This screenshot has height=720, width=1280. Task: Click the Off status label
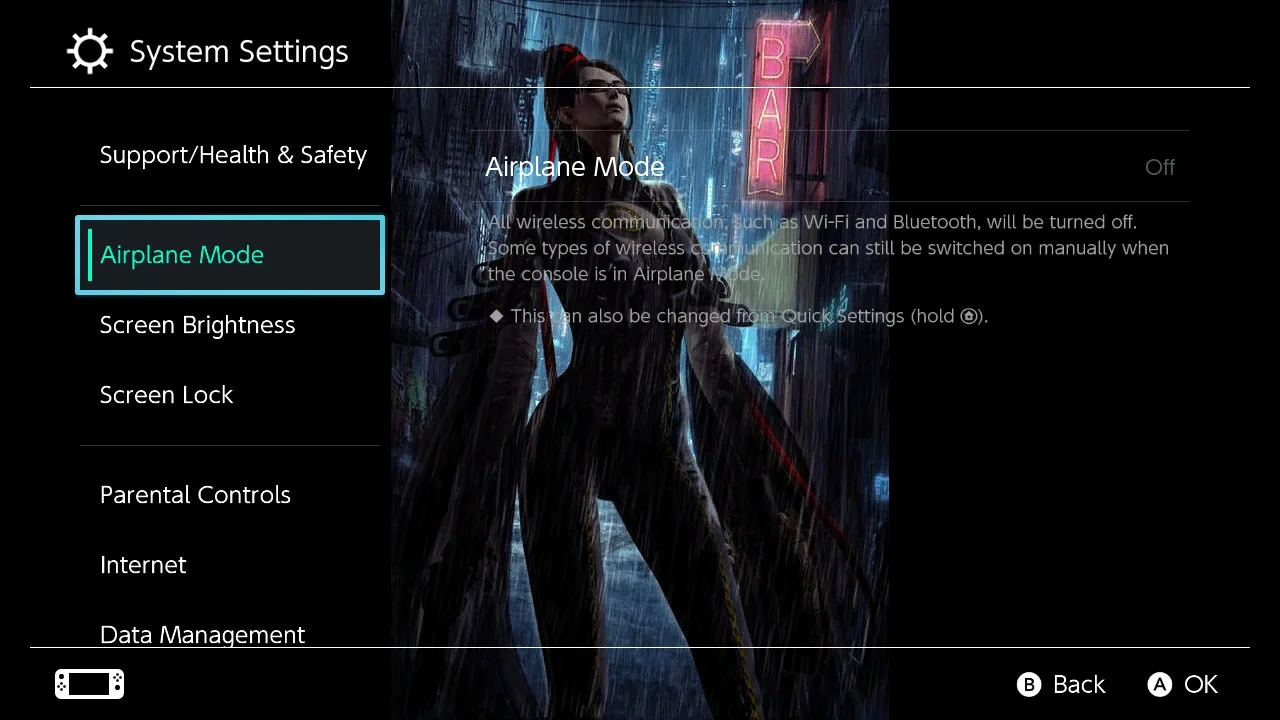pyautogui.click(x=1159, y=167)
